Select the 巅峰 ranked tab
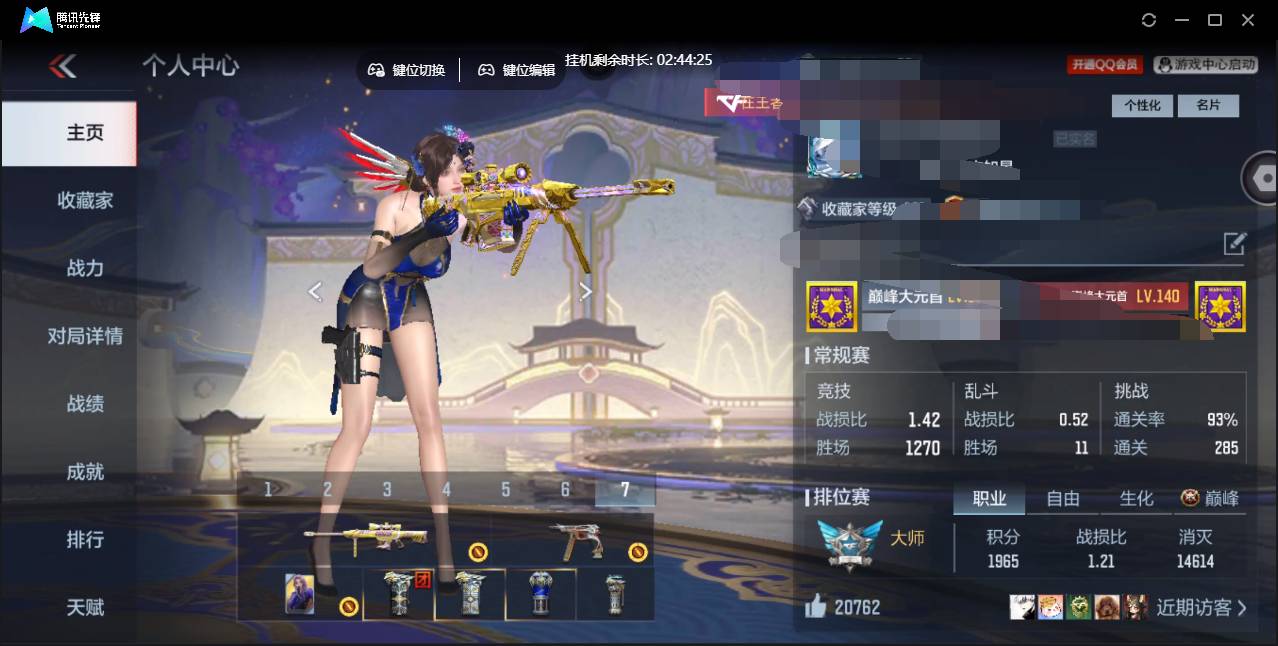Screen dimensions: 1278x646 pos(1210,498)
